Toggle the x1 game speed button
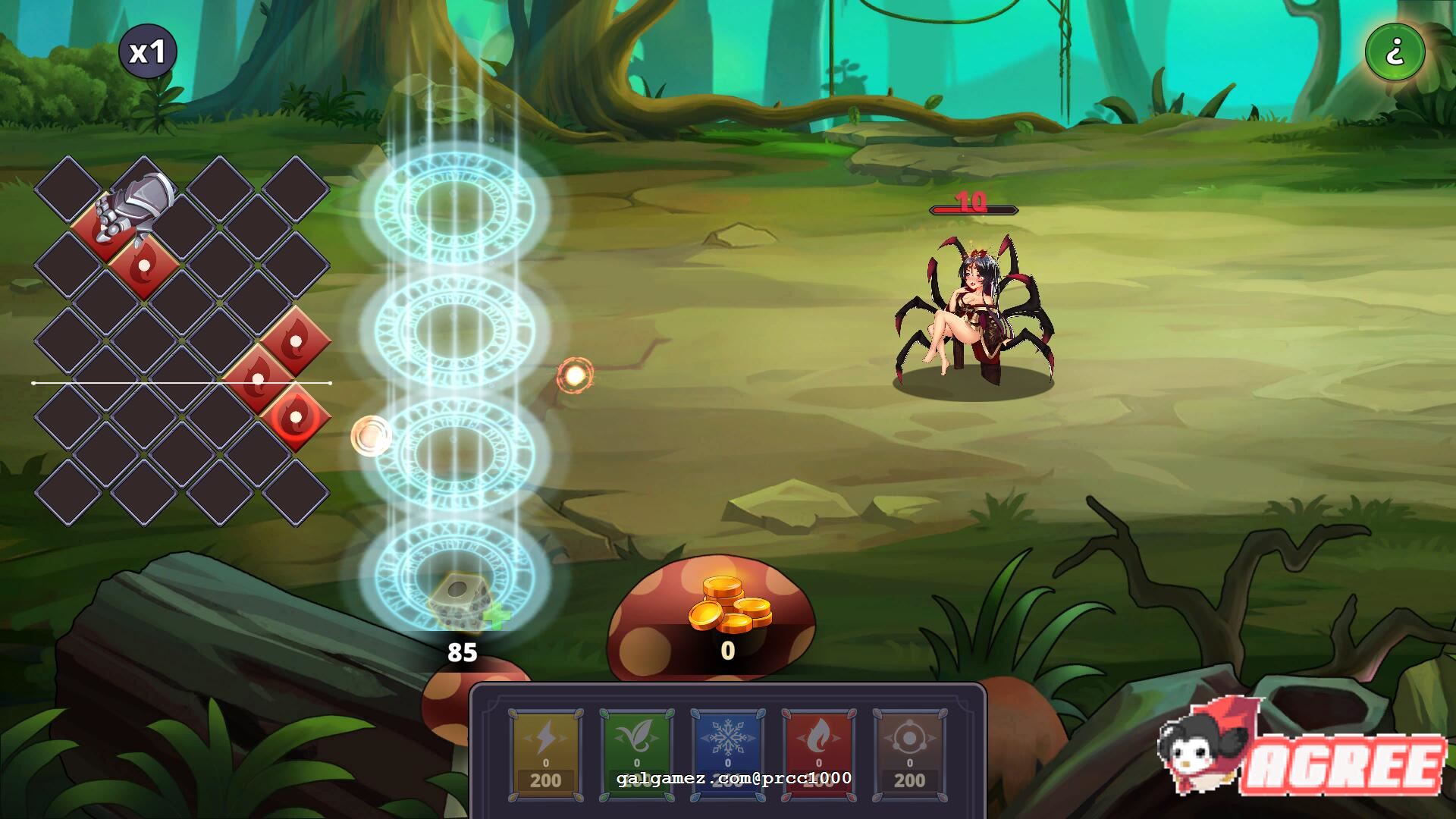This screenshot has width=1456, height=819. (x=147, y=52)
